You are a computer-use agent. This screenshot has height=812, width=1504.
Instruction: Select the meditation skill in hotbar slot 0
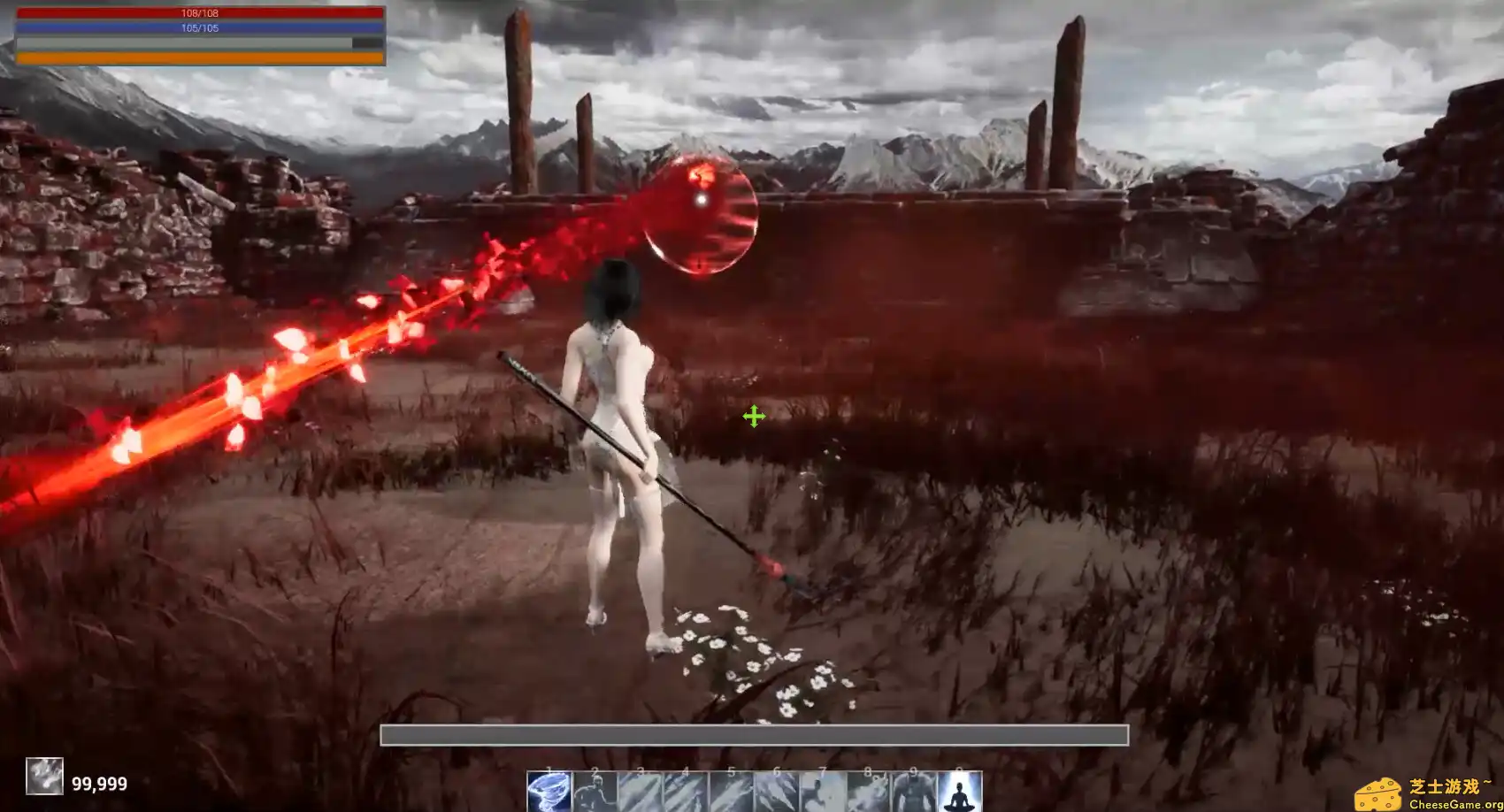(x=960, y=792)
